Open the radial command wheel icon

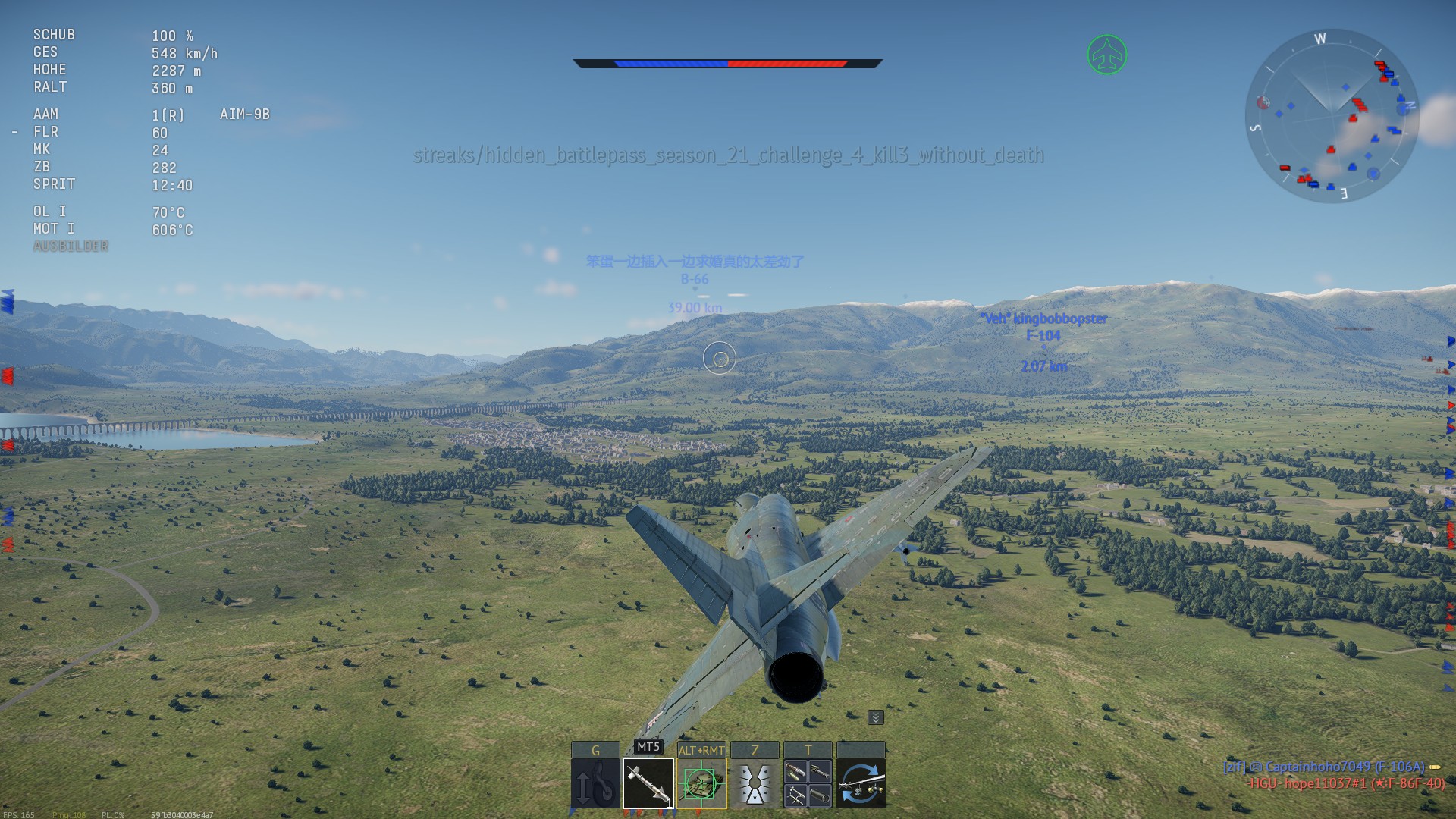(755, 783)
